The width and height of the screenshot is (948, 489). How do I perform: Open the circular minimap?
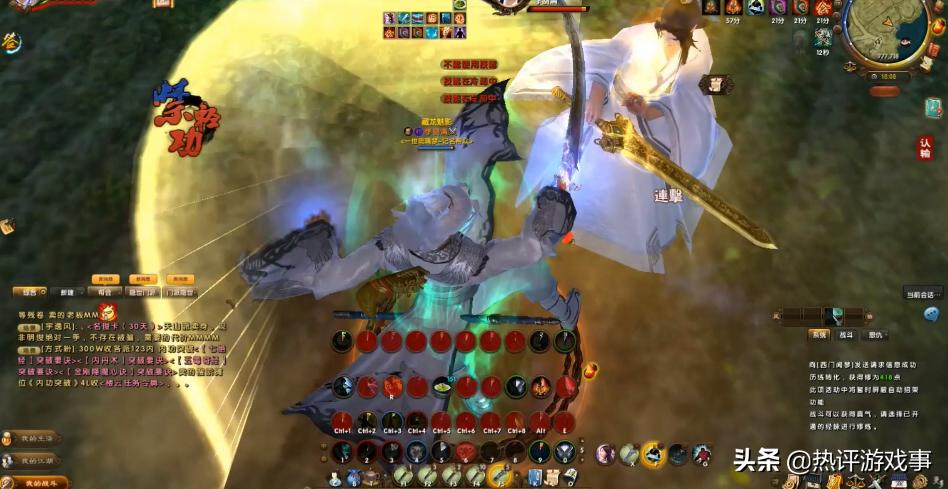pyautogui.click(x=884, y=30)
